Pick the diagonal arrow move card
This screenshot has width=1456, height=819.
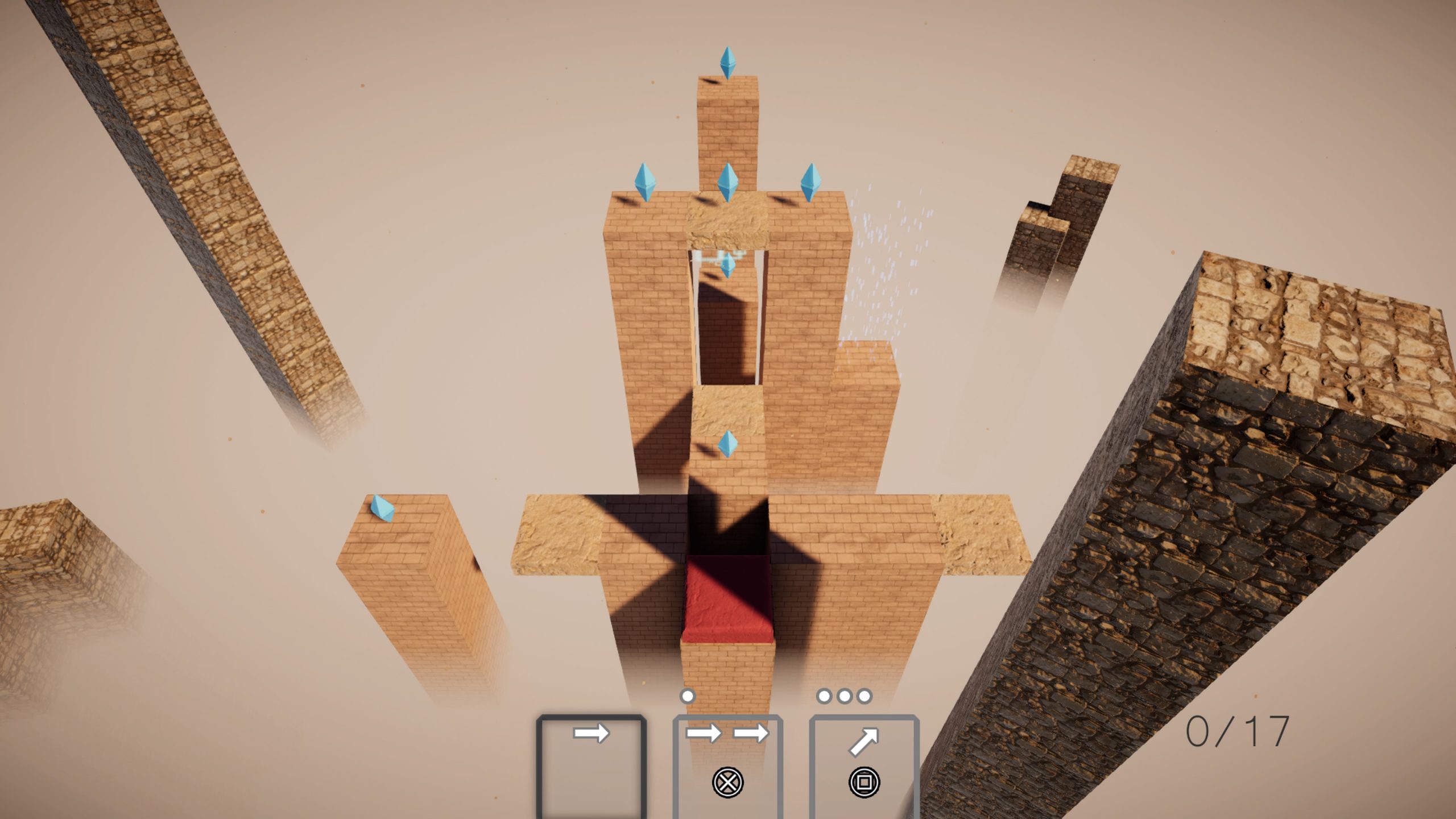(x=864, y=765)
